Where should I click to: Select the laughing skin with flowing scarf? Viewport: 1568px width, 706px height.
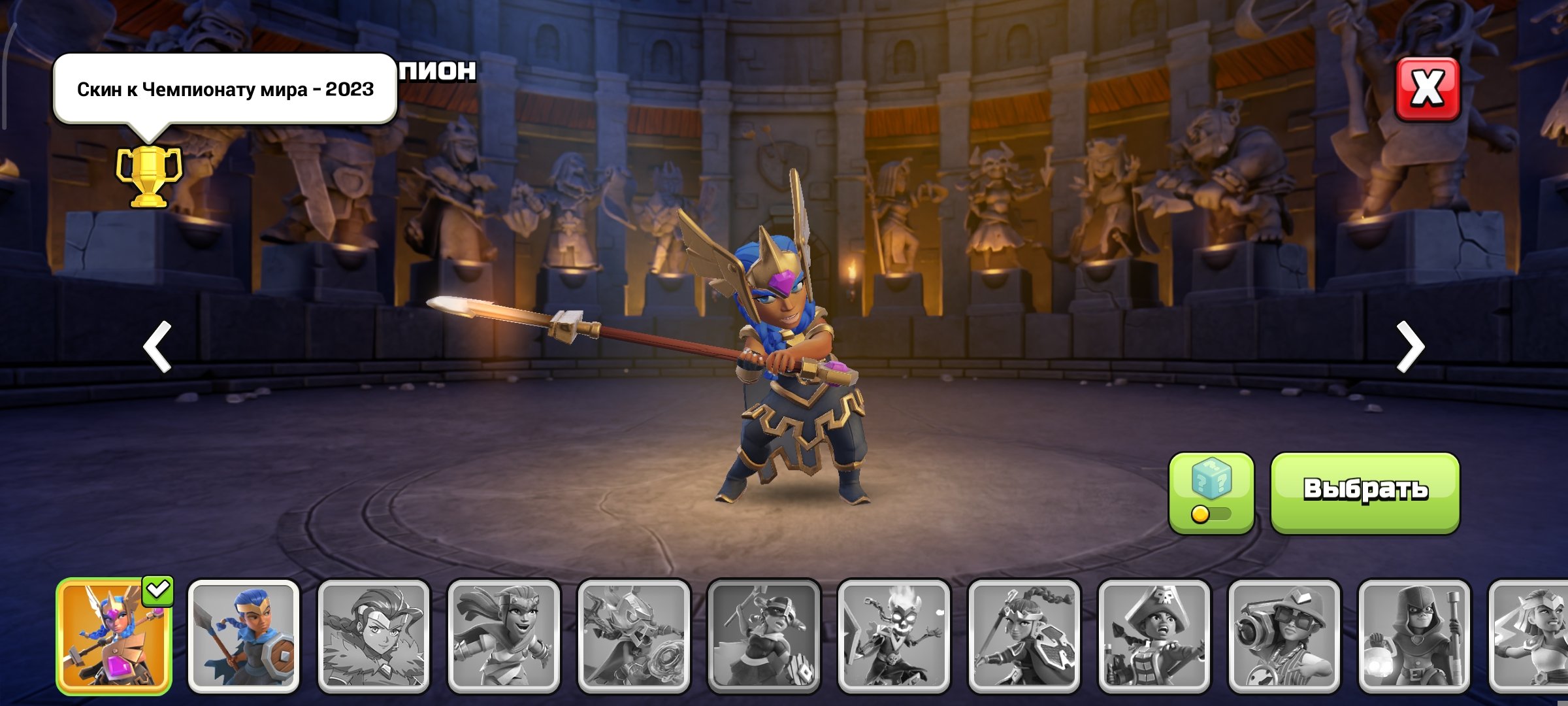click(504, 636)
